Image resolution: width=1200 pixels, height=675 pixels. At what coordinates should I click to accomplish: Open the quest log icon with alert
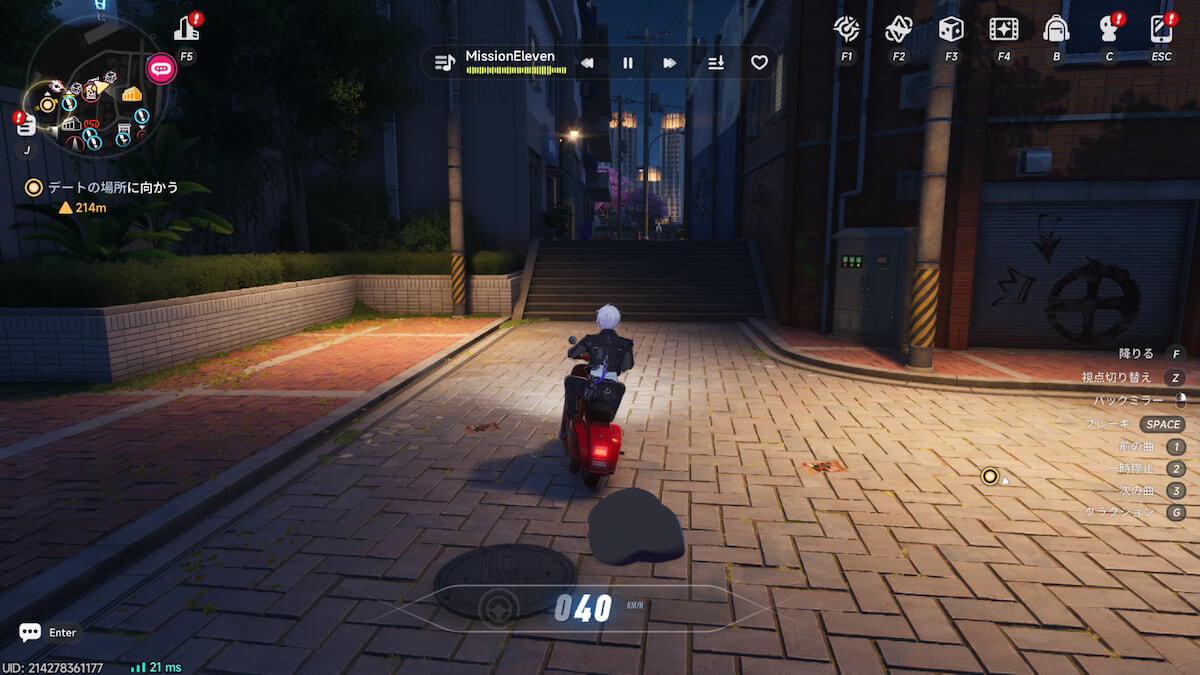(x=27, y=125)
